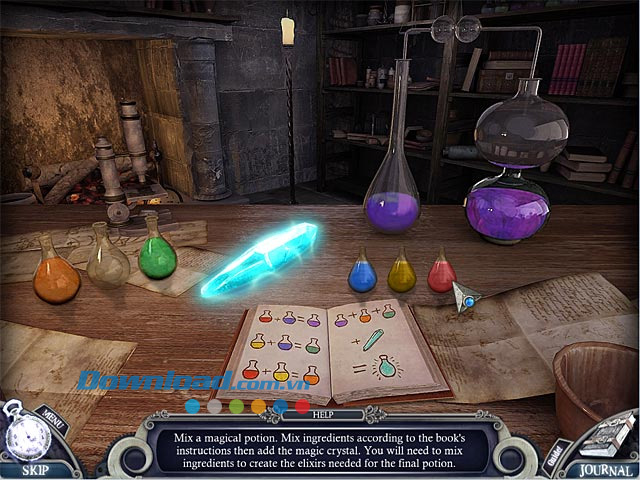Pick the green elixir flask
This screenshot has width=640, height=480.
pyautogui.click(x=157, y=254)
